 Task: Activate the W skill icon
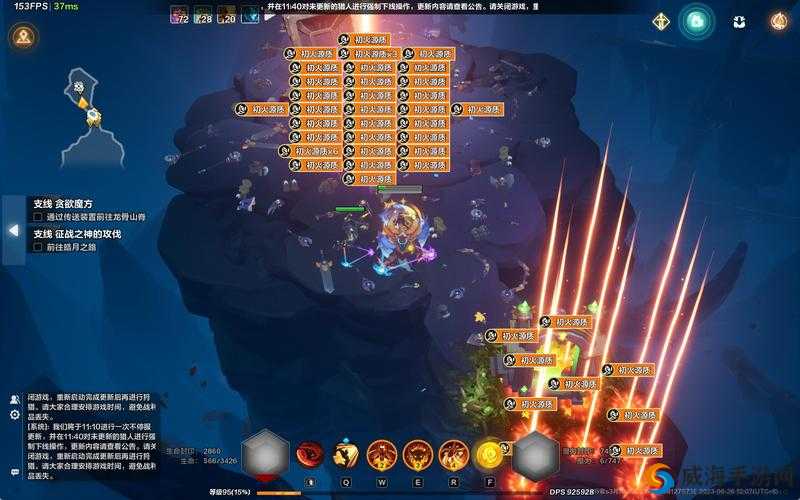click(381, 455)
